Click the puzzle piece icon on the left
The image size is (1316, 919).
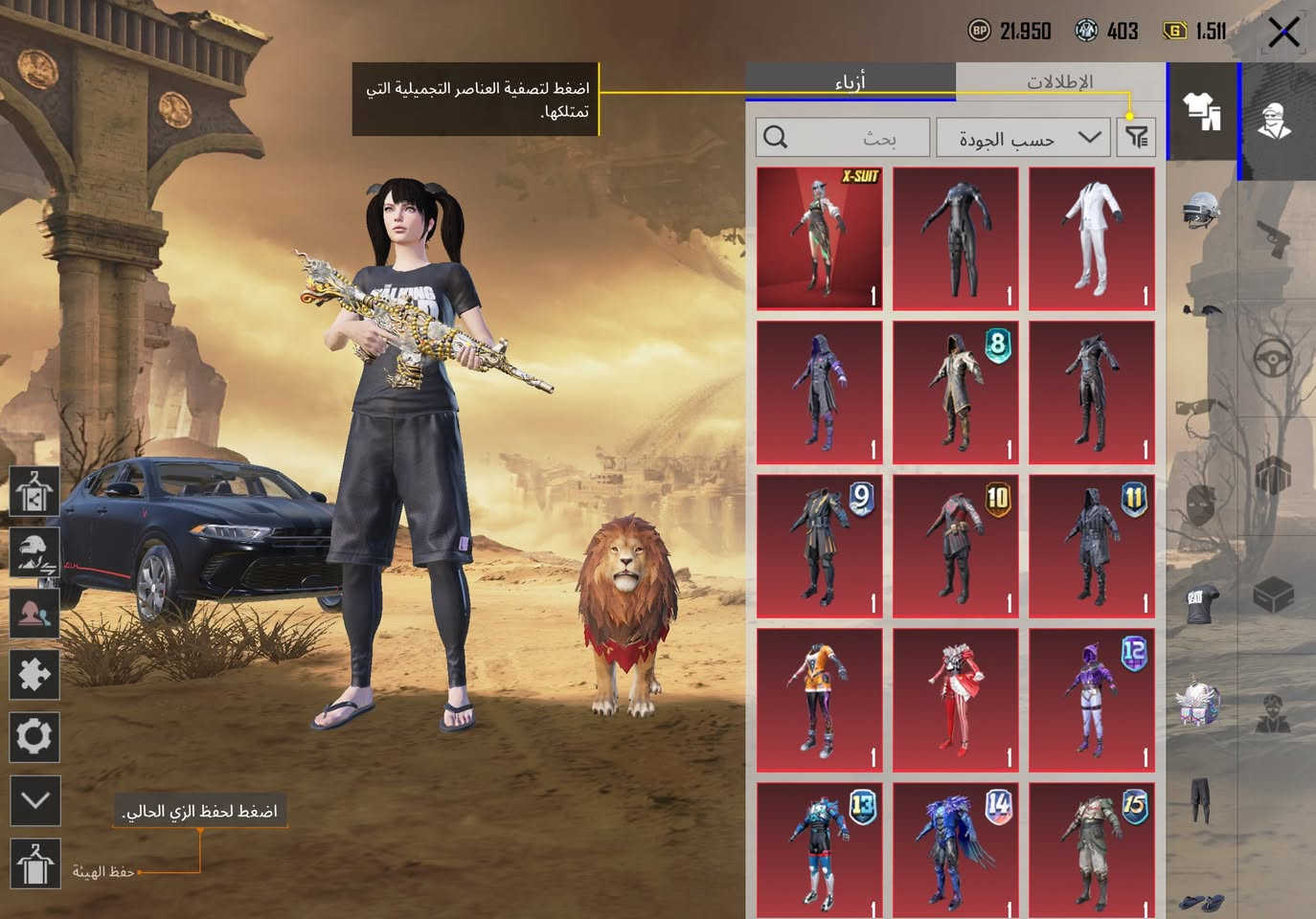point(34,672)
